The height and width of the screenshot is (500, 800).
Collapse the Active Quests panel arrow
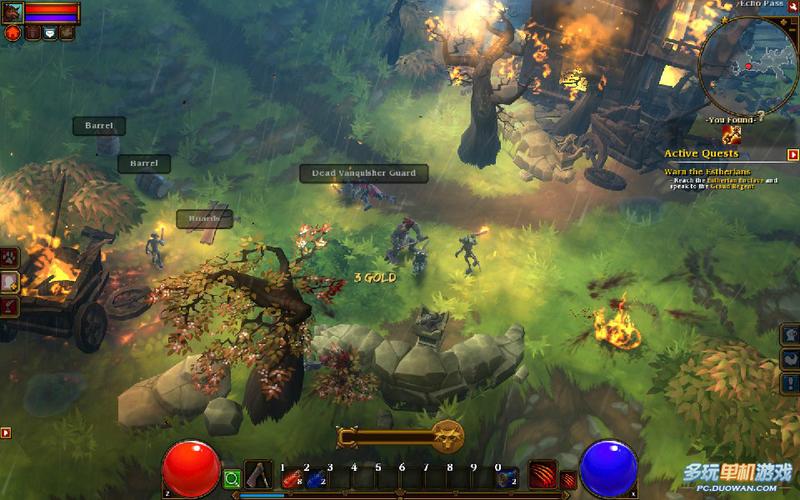click(793, 155)
